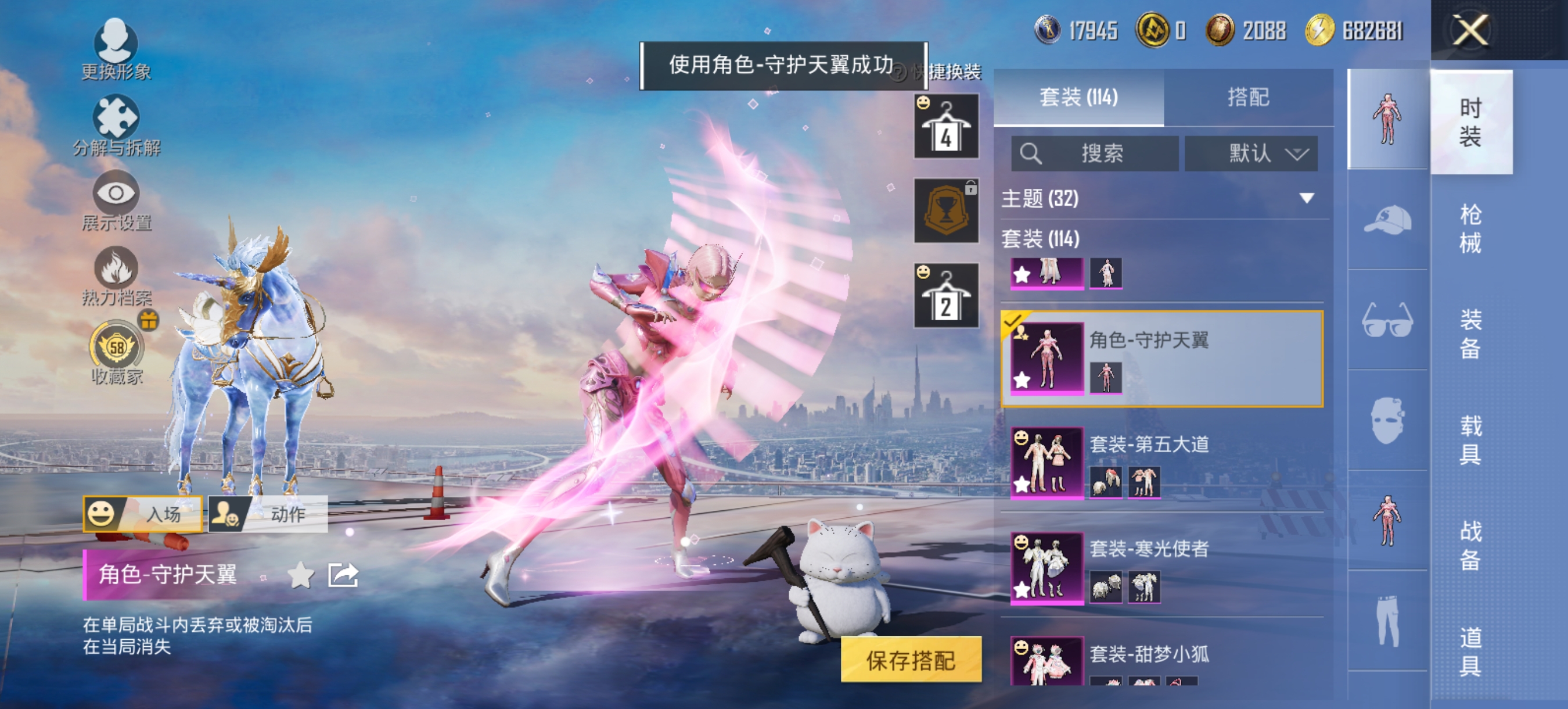
Task: Open the 默认 sorting dropdown
Action: (x=1252, y=153)
